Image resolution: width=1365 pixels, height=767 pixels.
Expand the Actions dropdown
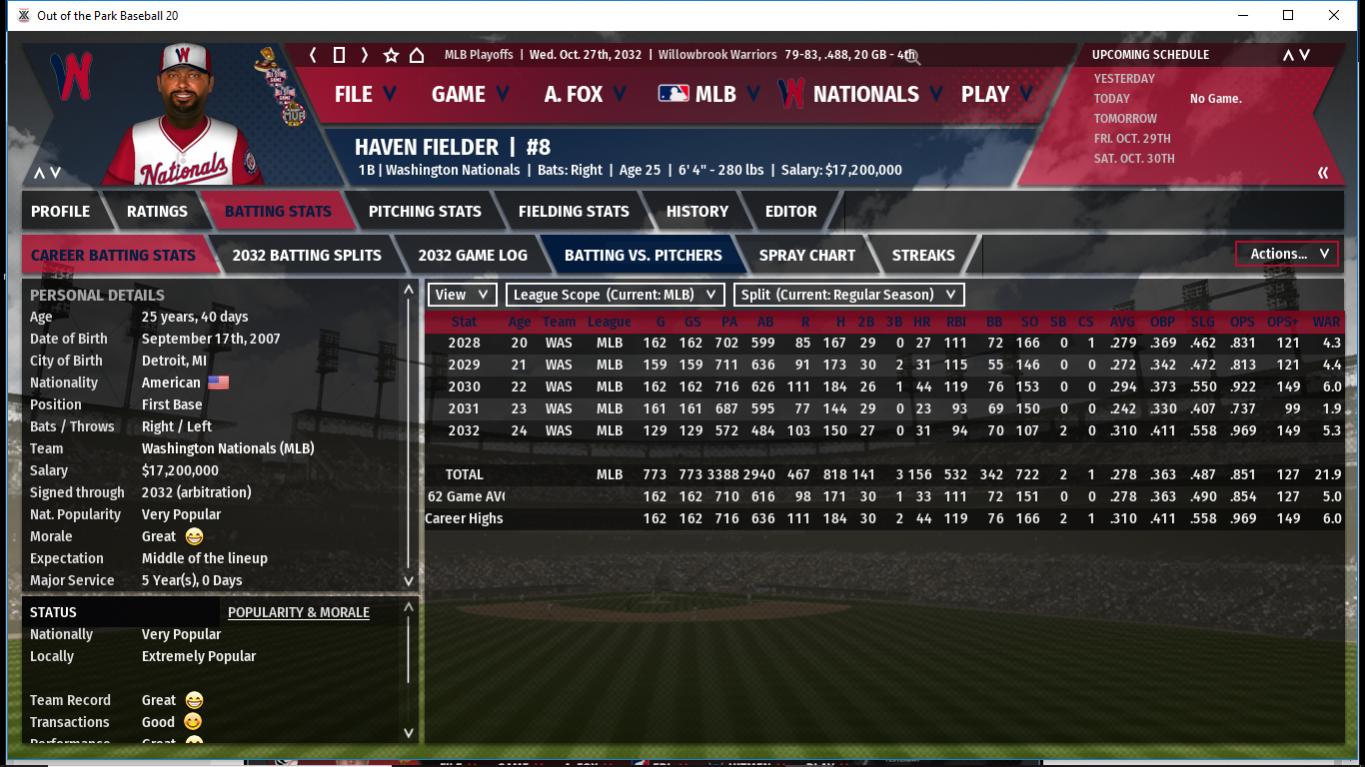[1287, 254]
